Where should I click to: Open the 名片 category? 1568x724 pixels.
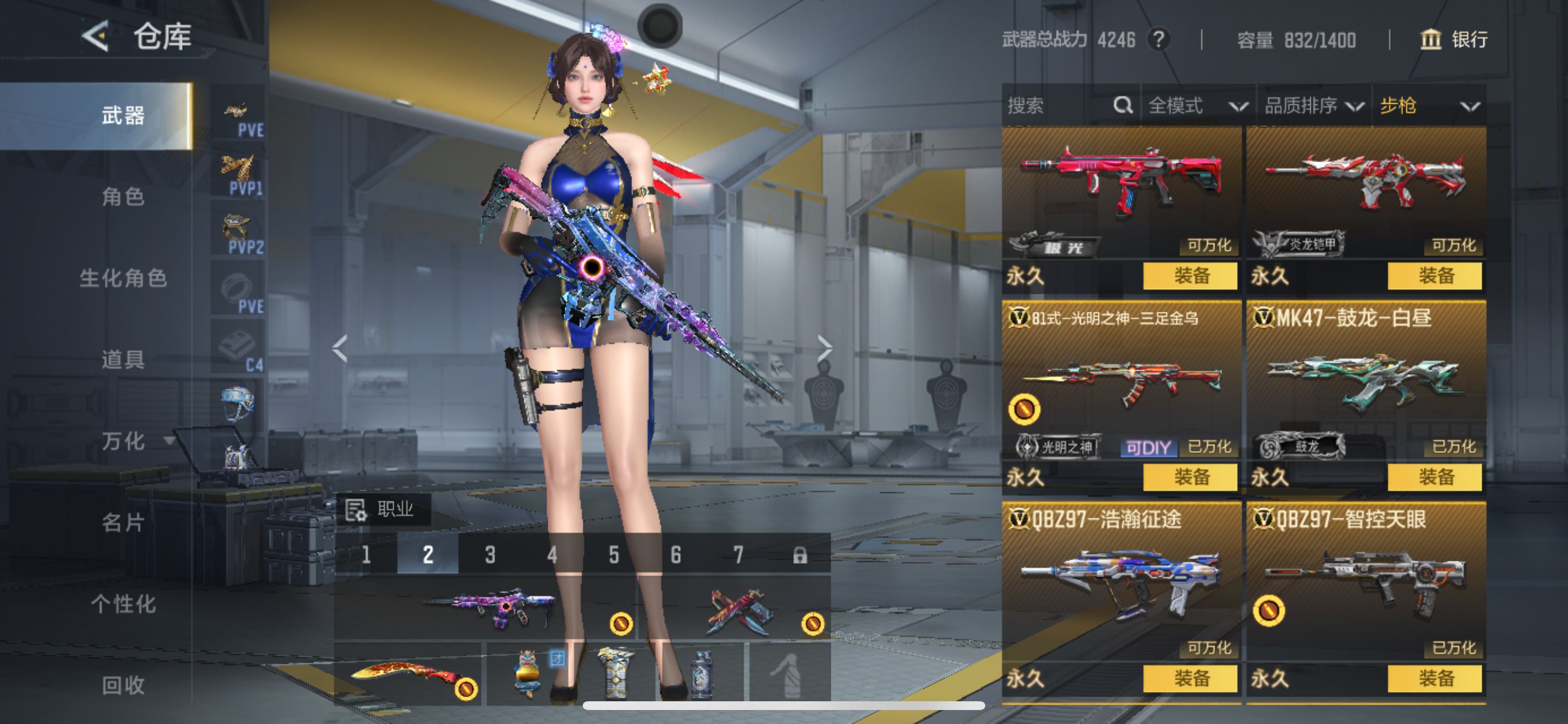pos(123,522)
